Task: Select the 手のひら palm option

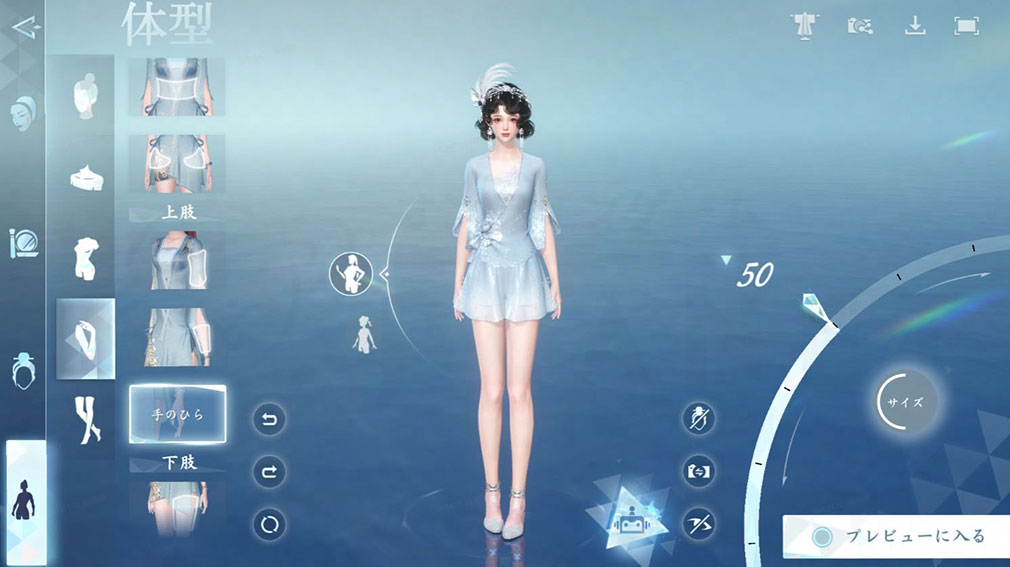Action: pos(177,414)
